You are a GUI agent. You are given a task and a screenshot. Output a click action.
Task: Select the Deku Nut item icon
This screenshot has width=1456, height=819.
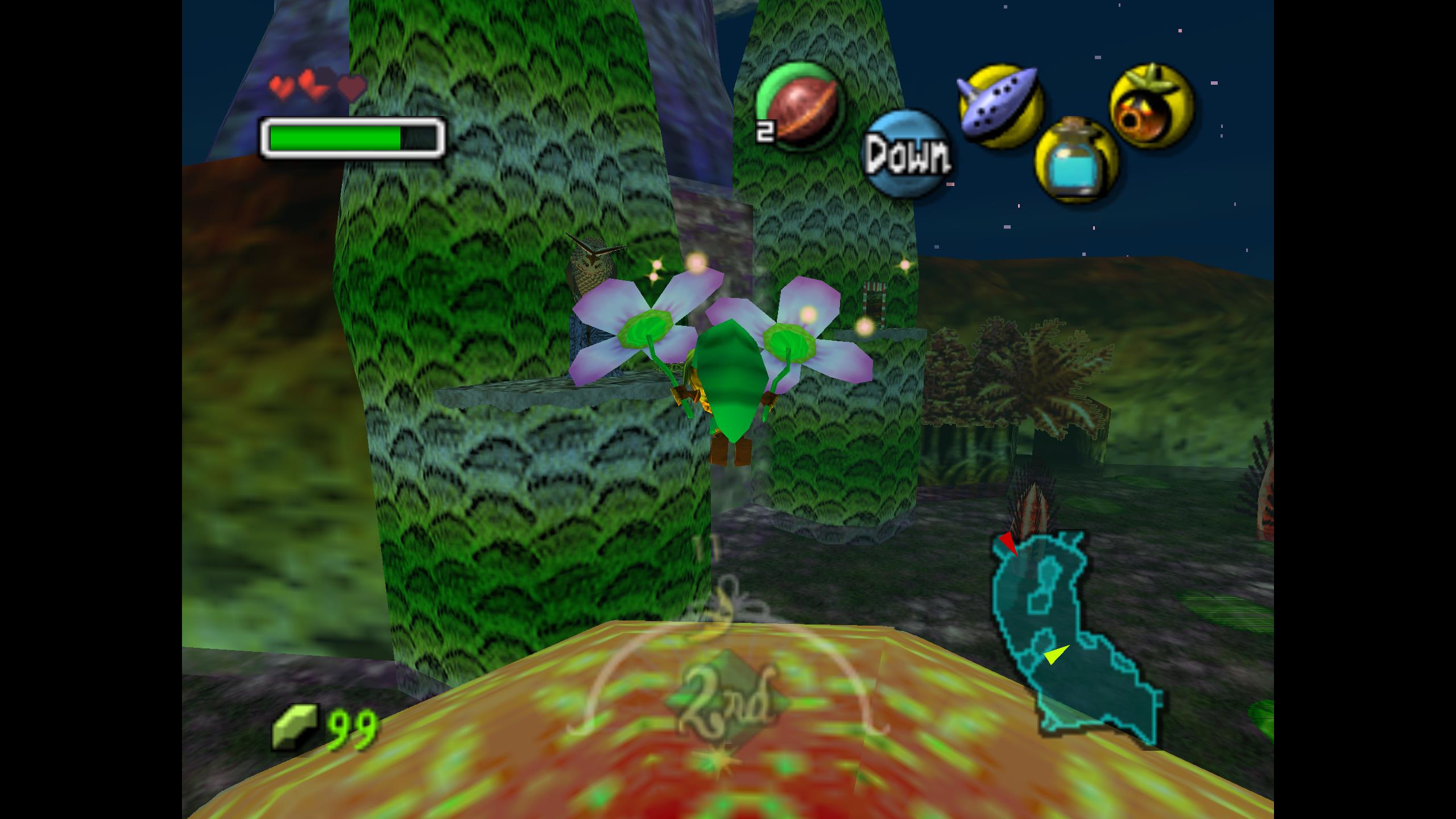(800, 107)
